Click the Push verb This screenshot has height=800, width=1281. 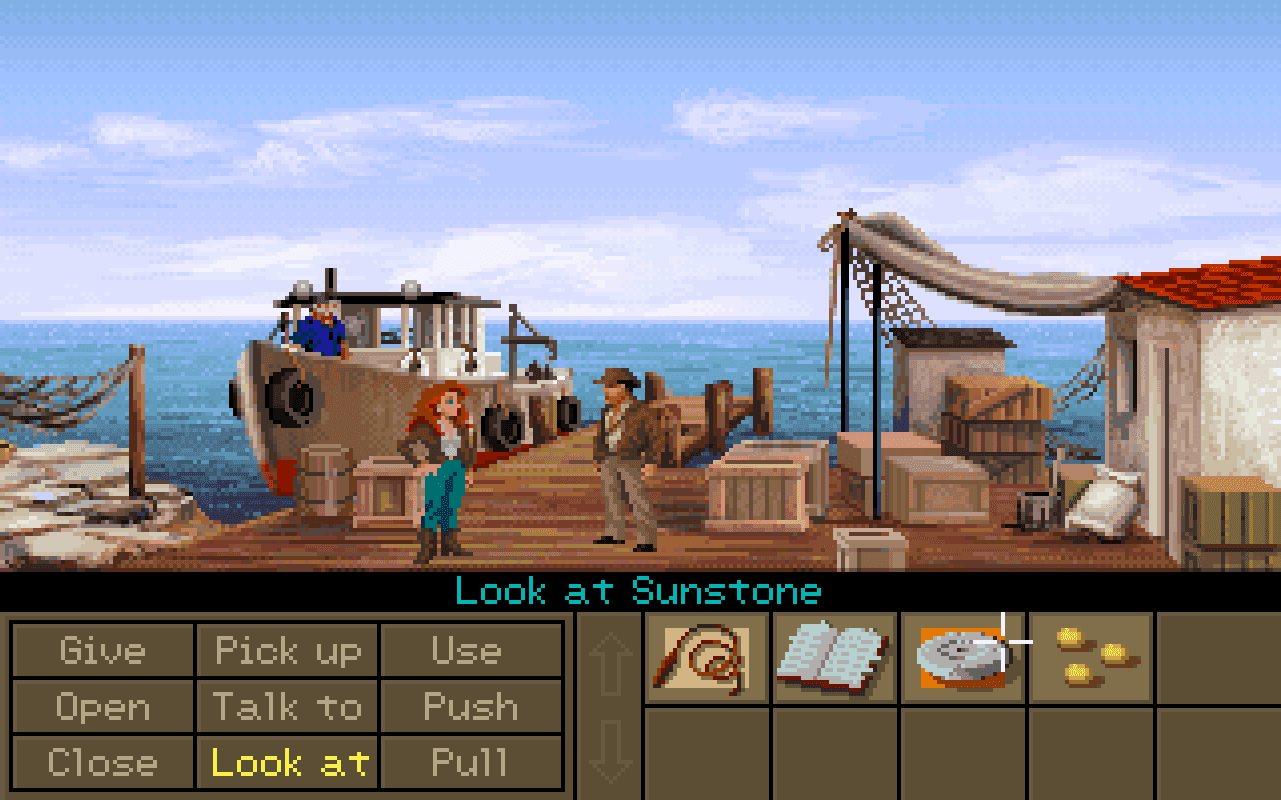tap(471, 708)
